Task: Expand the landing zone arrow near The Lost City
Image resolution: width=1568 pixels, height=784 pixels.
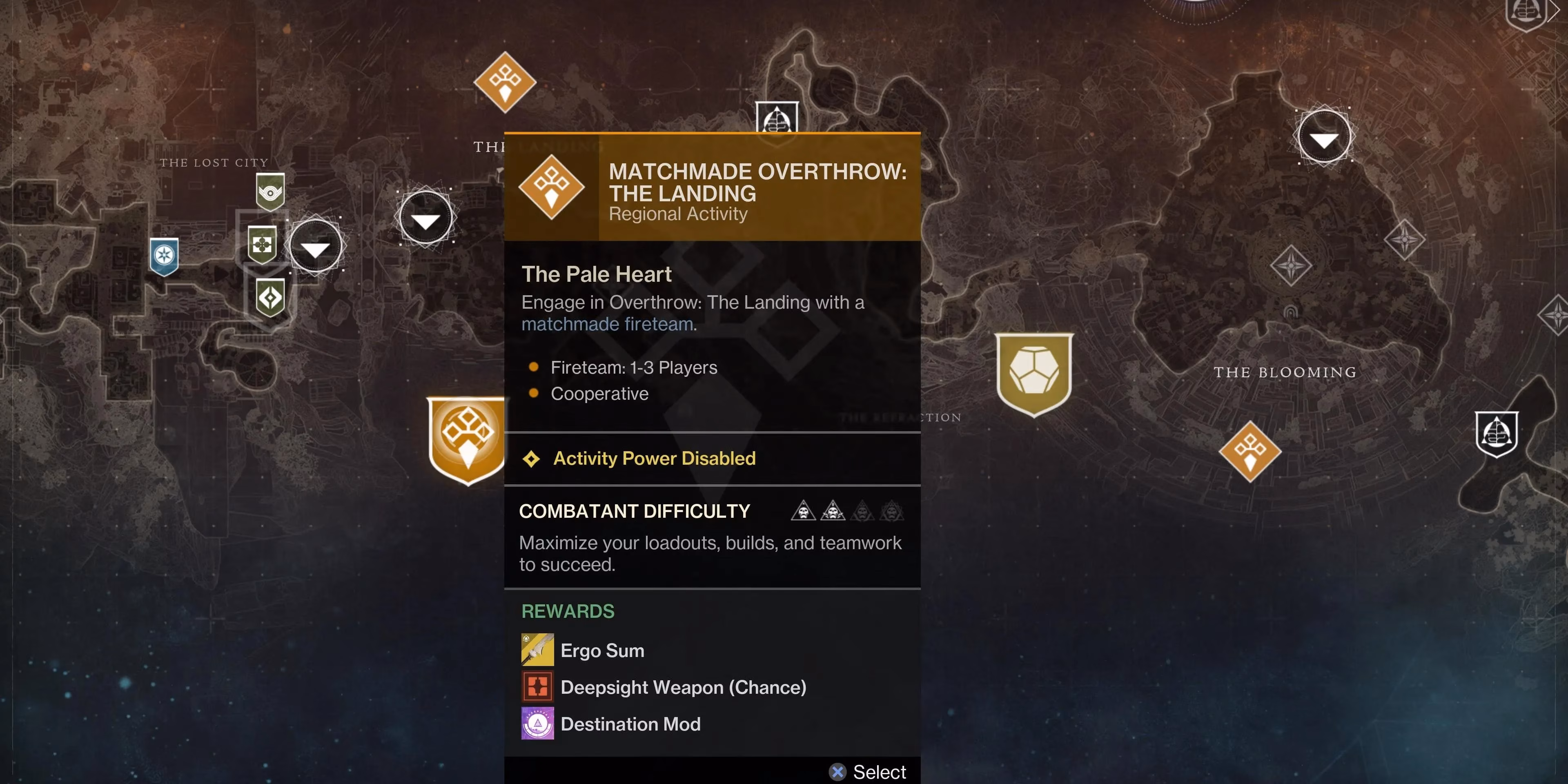Action: point(315,245)
